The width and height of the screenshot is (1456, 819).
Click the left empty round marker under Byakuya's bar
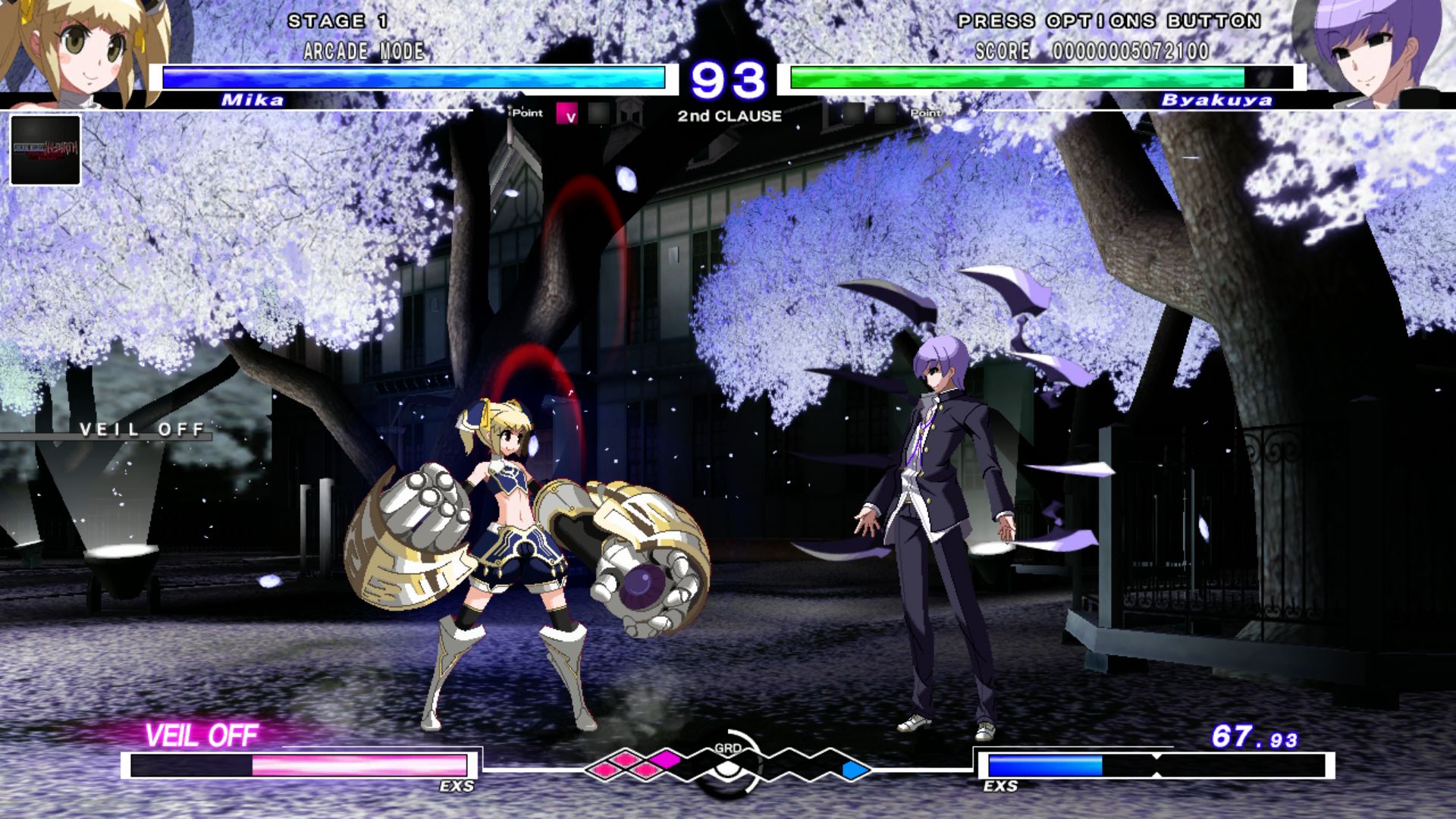(853, 114)
